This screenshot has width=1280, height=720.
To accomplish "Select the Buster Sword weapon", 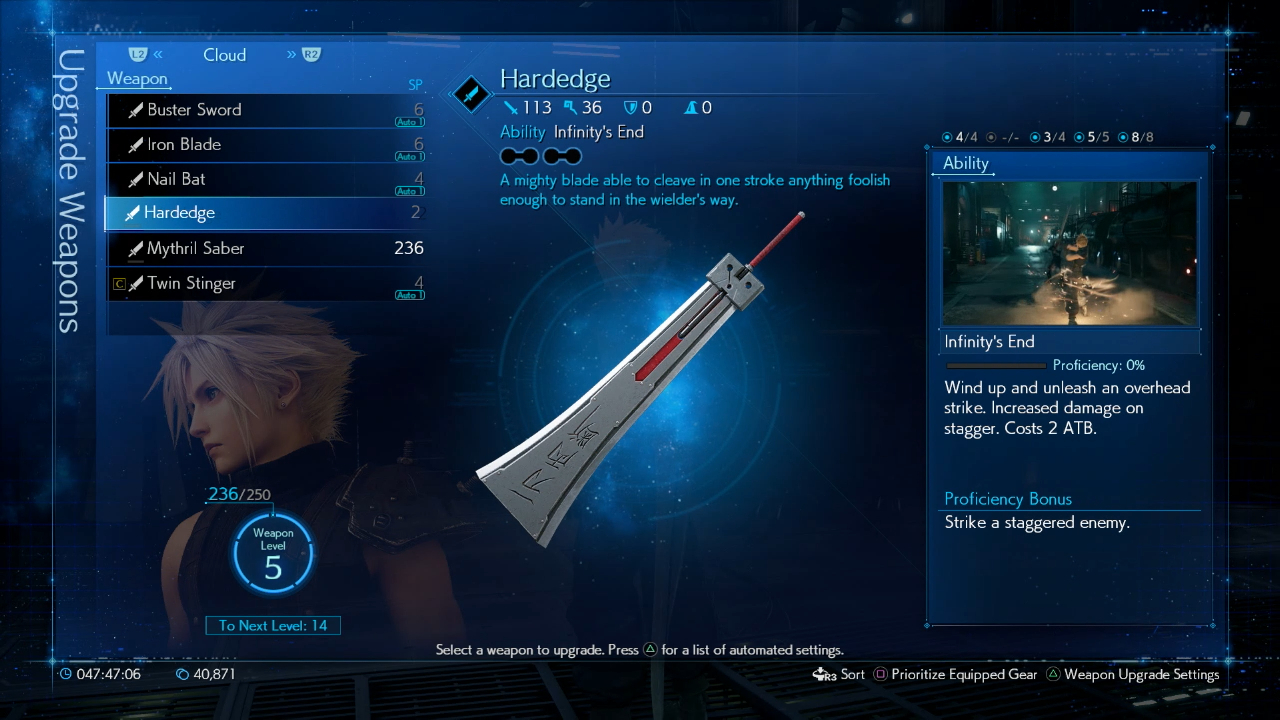I will tap(265, 110).
